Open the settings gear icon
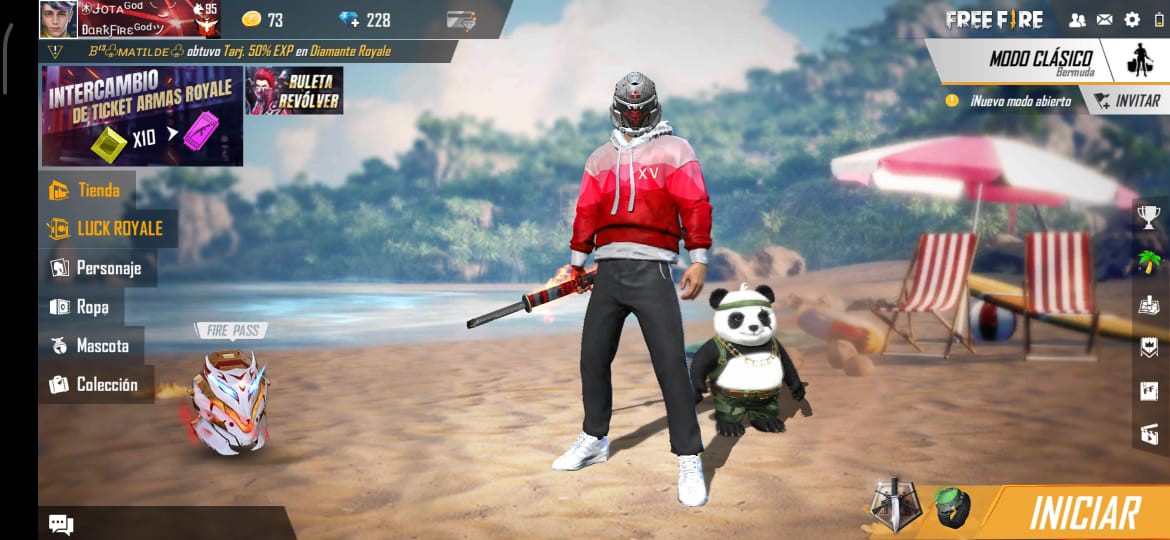This screenshot has height=540, width=1170. click(x=1132, y=19)
